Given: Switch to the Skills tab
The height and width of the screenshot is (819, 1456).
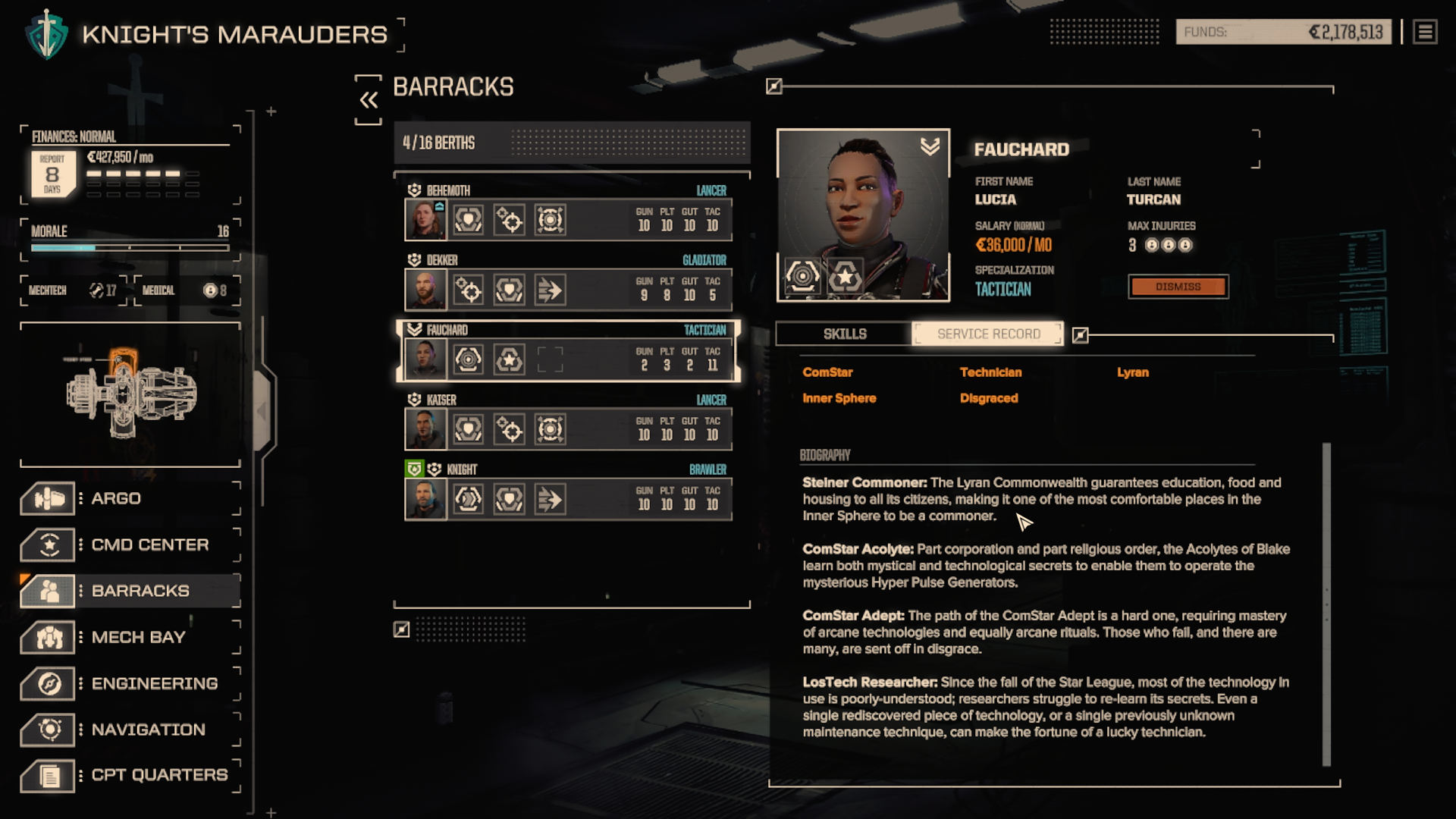Looking at the screenshot, I should (x=844, y=334).
